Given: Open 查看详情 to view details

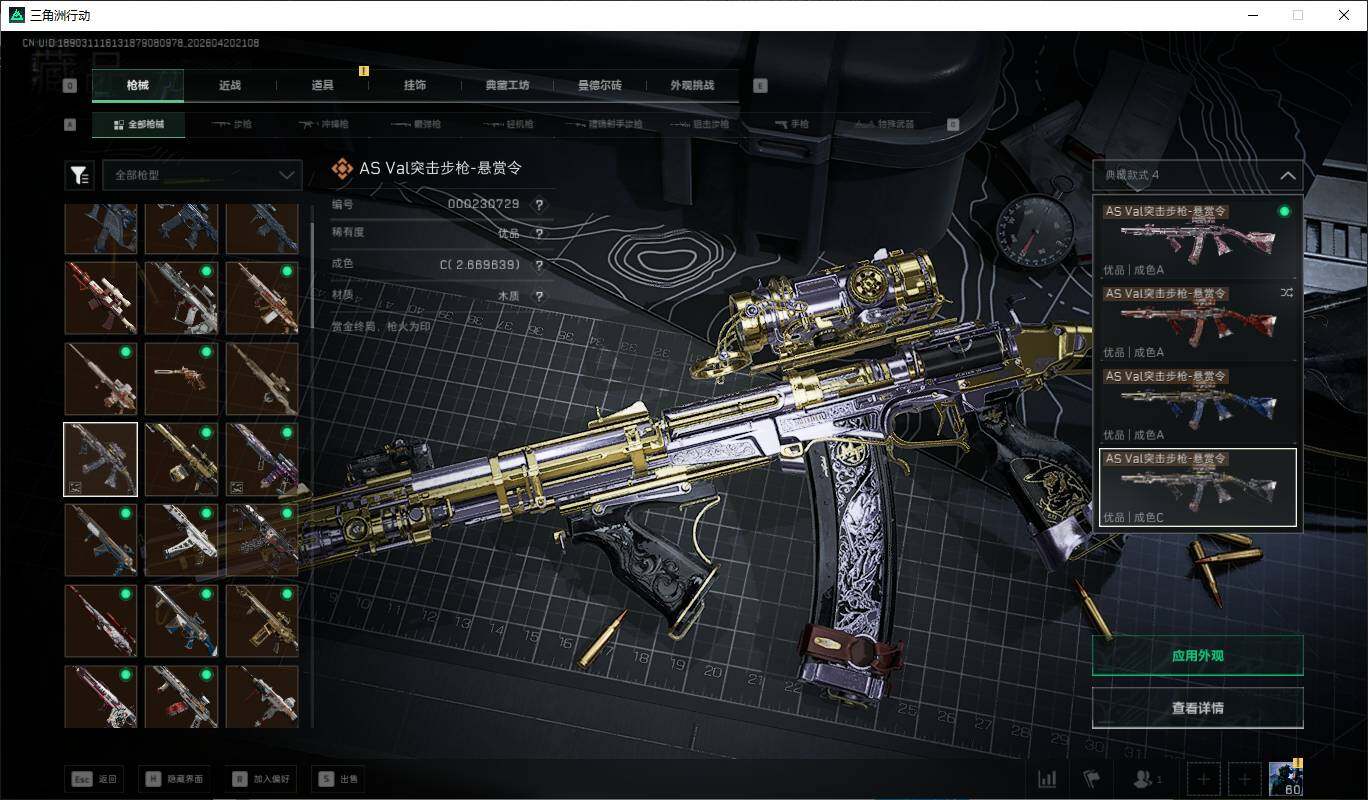Looking at the screenshot, I should [1197, 708].
